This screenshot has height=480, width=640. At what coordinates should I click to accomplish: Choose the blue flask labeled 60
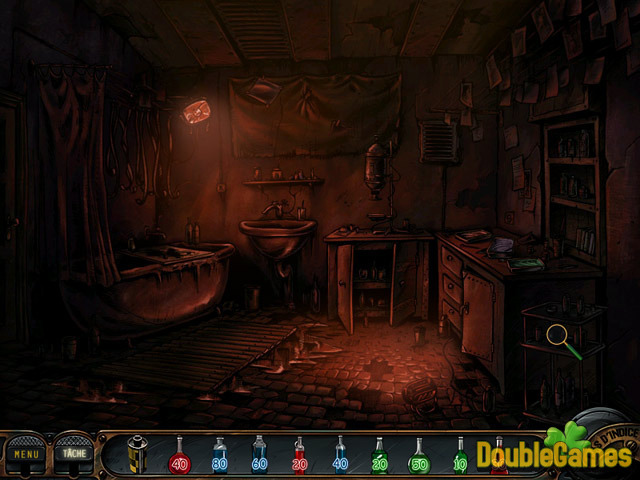point(259,457)
